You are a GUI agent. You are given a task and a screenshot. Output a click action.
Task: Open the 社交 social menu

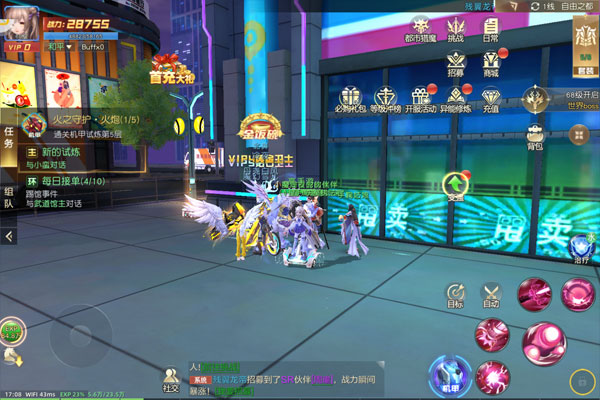[x=170, y=379]
